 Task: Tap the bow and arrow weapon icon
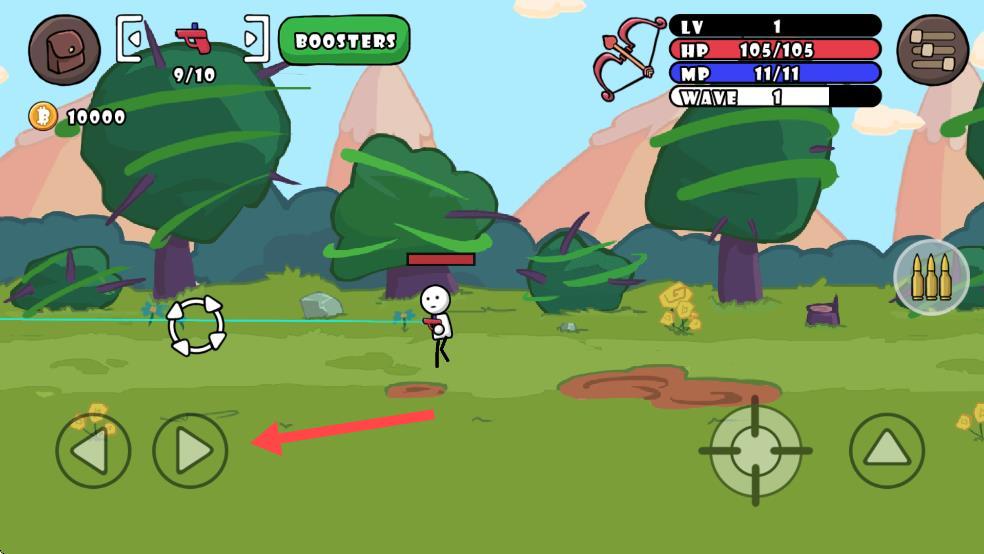click(628, 58)
